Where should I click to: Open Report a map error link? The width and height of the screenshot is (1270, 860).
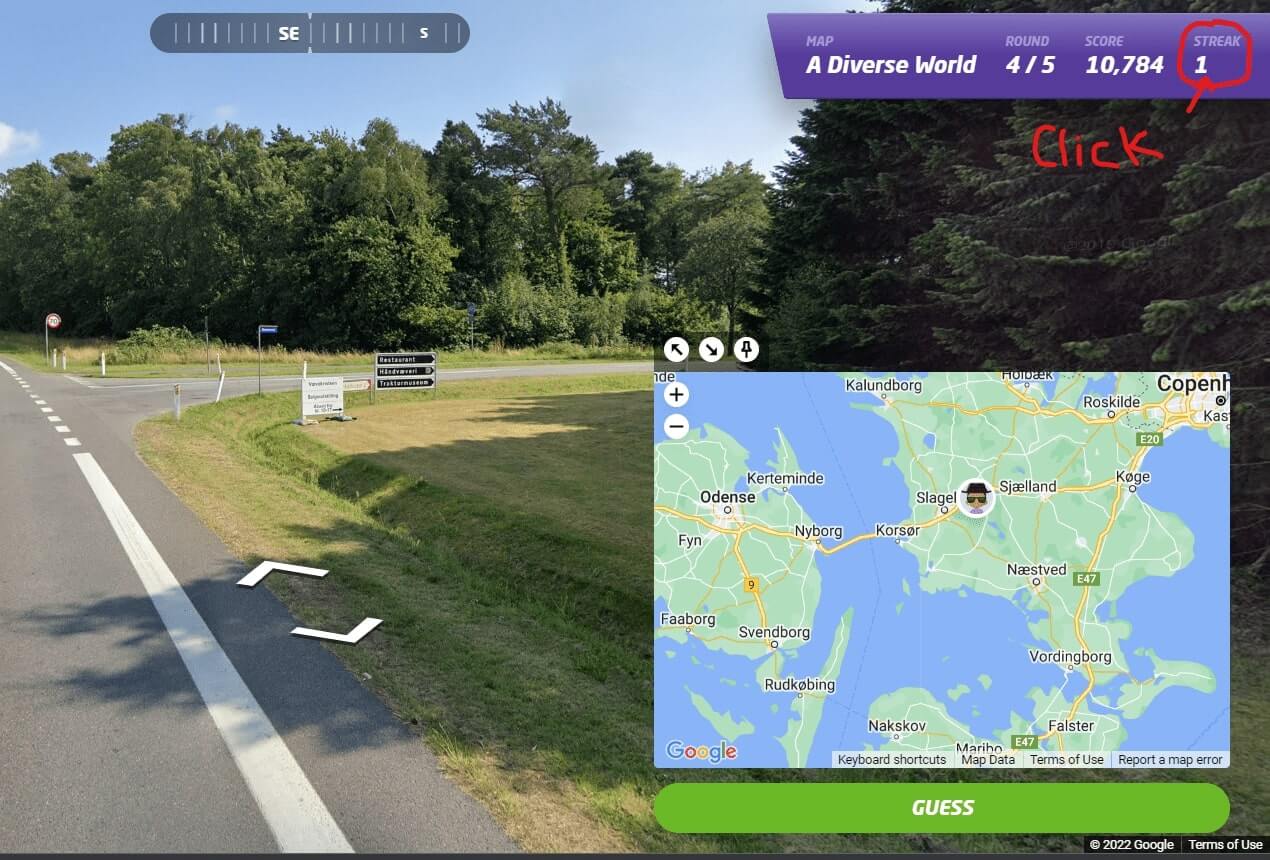click(1170, 759)
